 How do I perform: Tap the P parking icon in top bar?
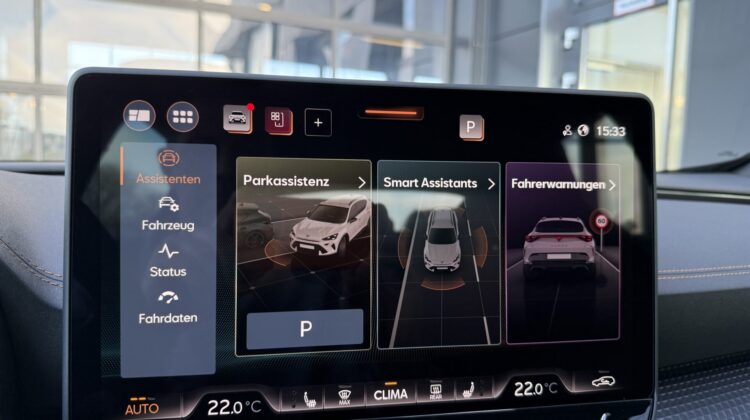pos(472,127)
